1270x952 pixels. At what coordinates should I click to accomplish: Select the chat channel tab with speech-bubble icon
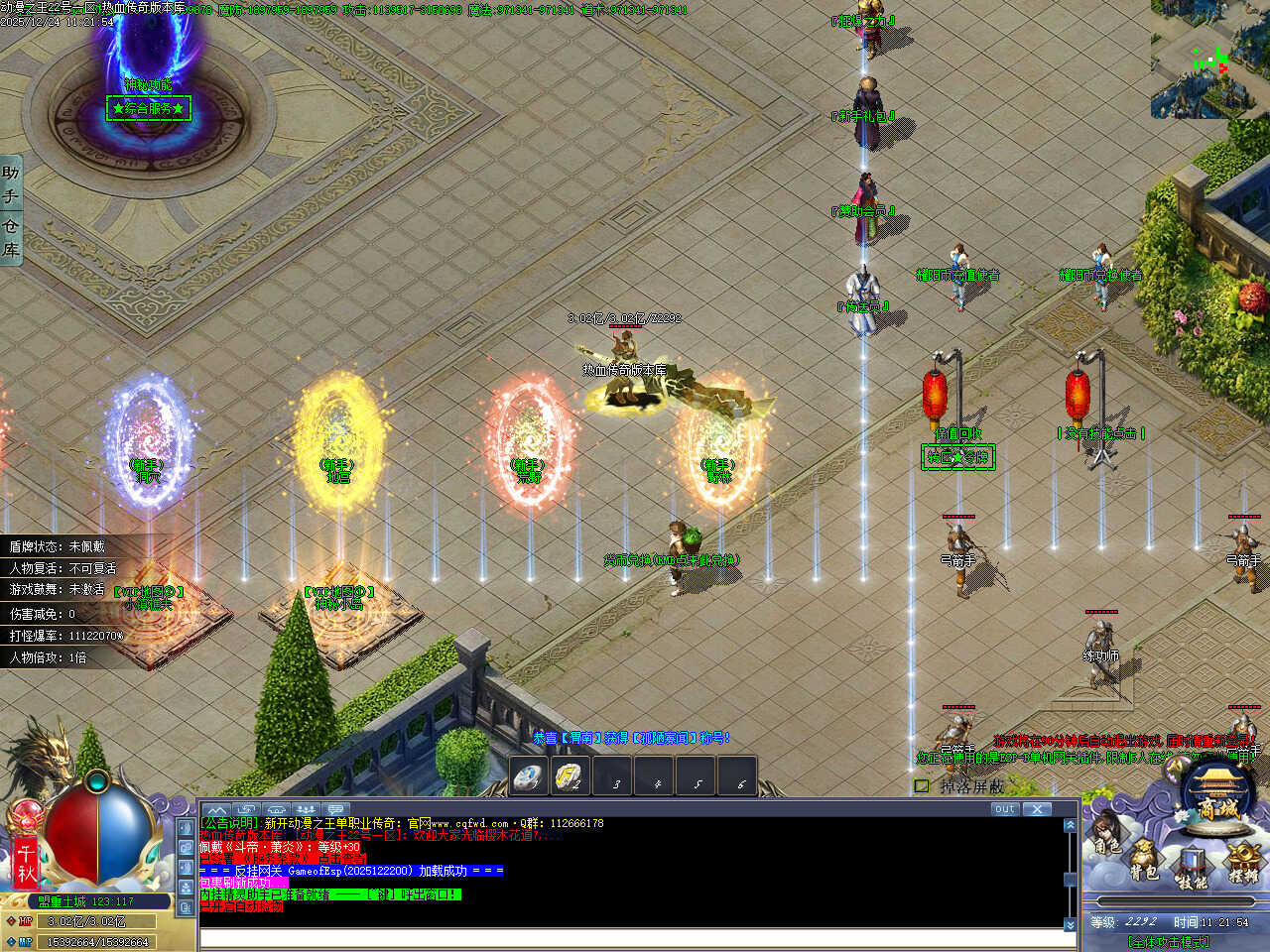336,810
